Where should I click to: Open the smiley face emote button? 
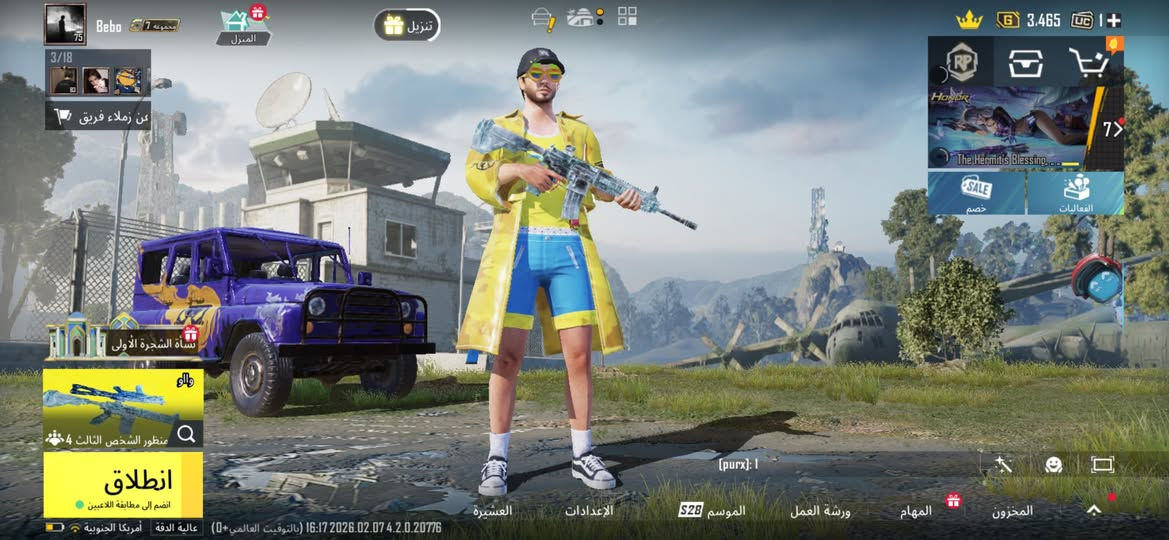(x=1053, y=465)
